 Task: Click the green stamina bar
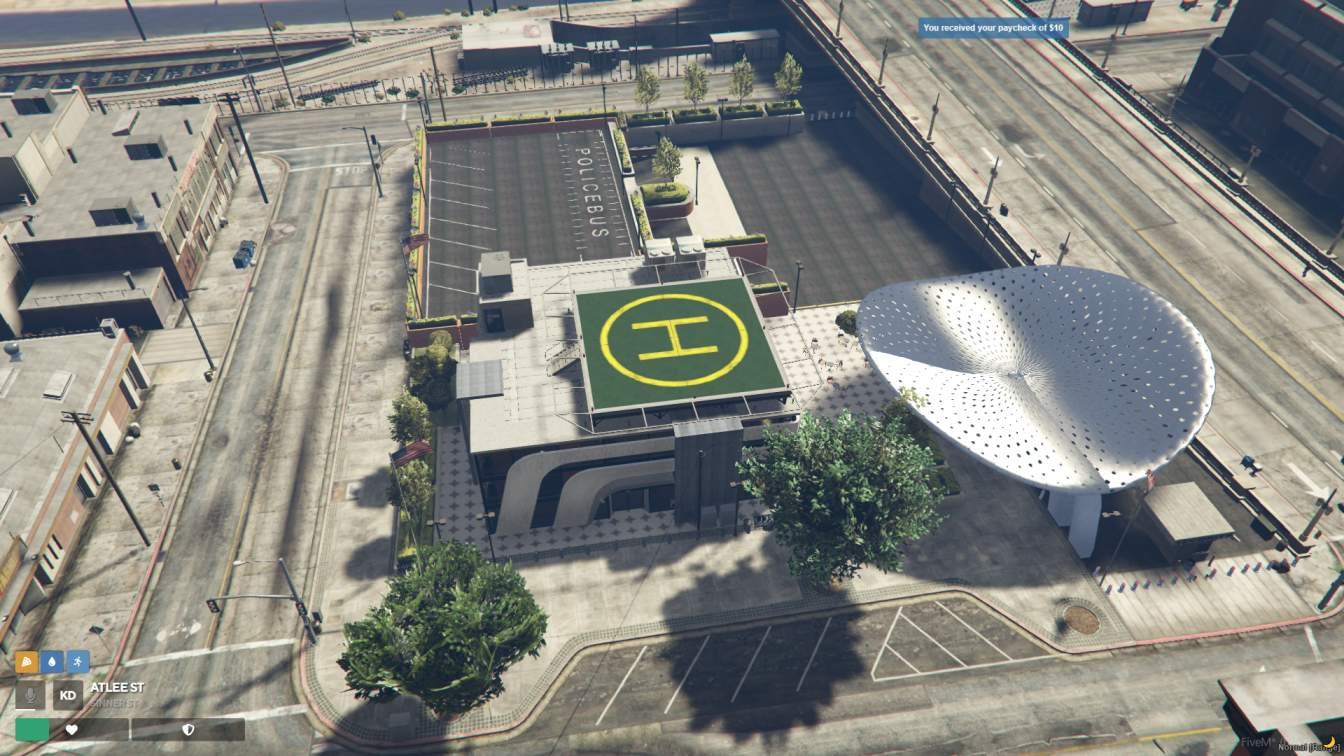pyautogui.click(x=31, y=729)
